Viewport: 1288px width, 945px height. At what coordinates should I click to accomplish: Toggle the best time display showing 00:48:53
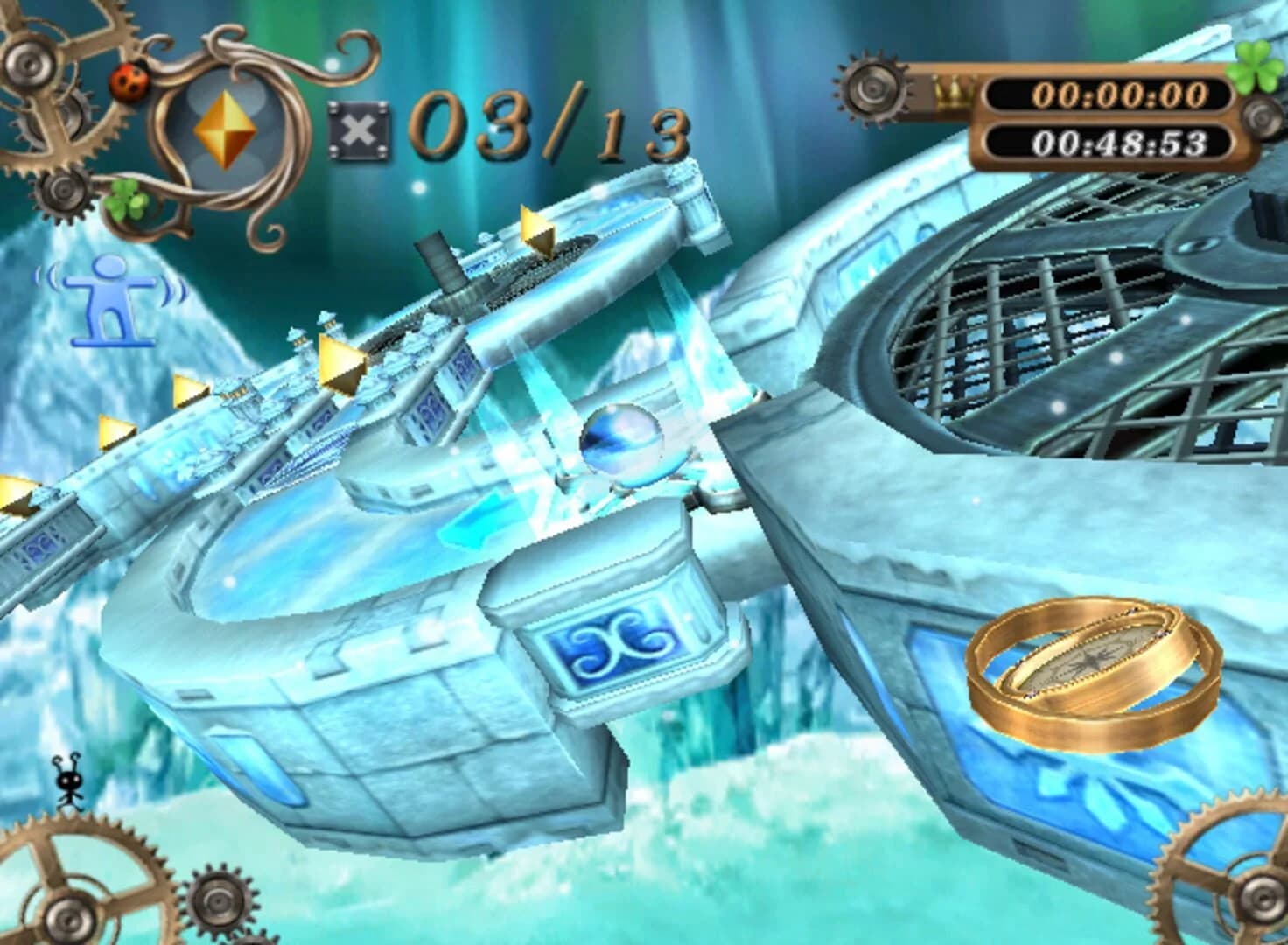pyautogui.click(x=1118, y=140)
